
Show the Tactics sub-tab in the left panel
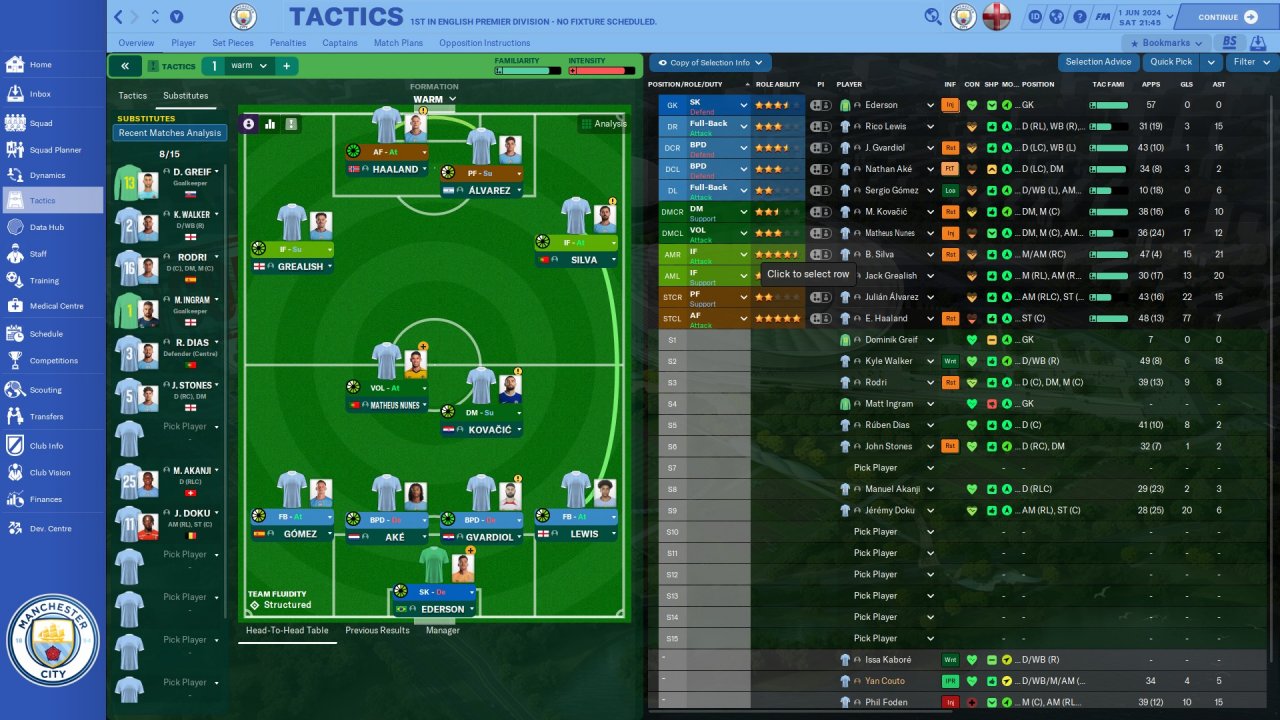(133, 96)
